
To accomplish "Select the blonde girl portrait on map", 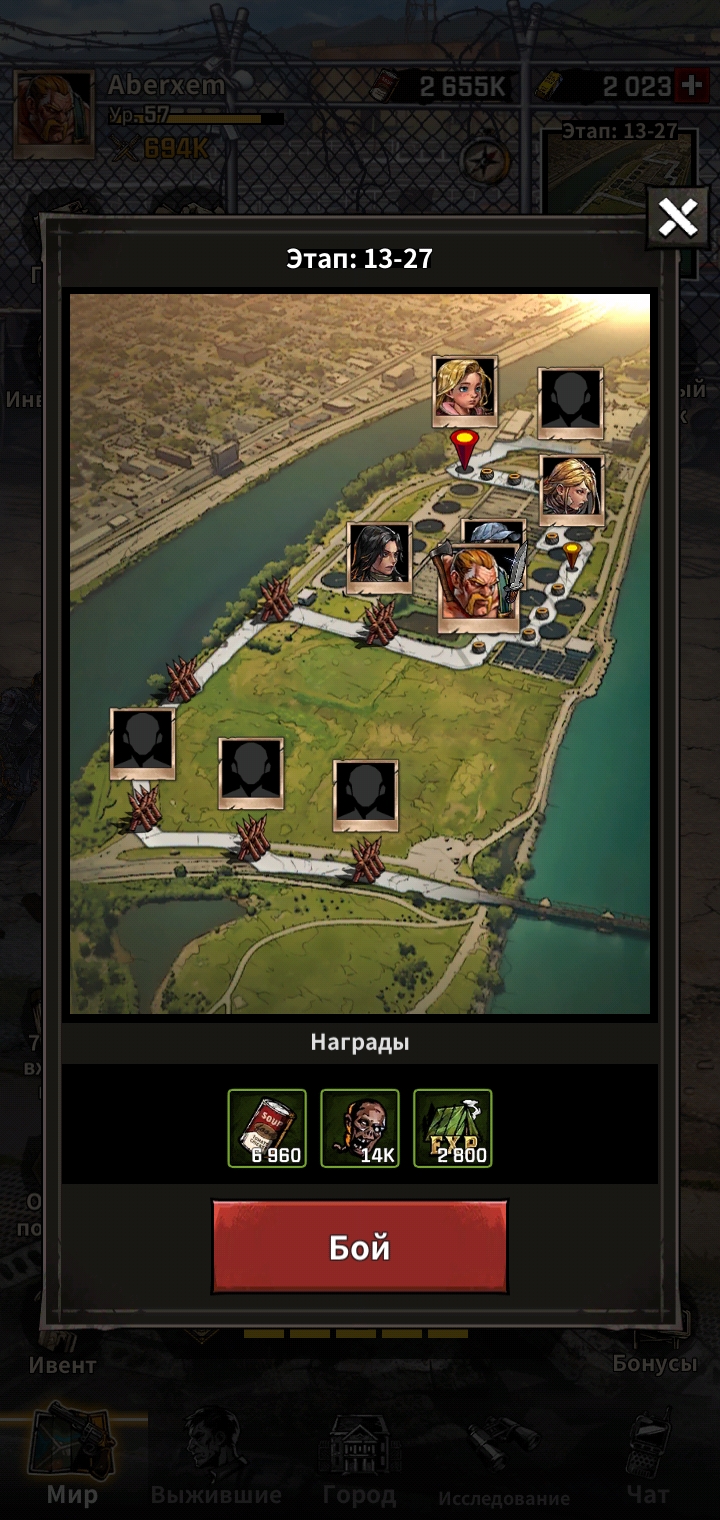I will (465, 387).
